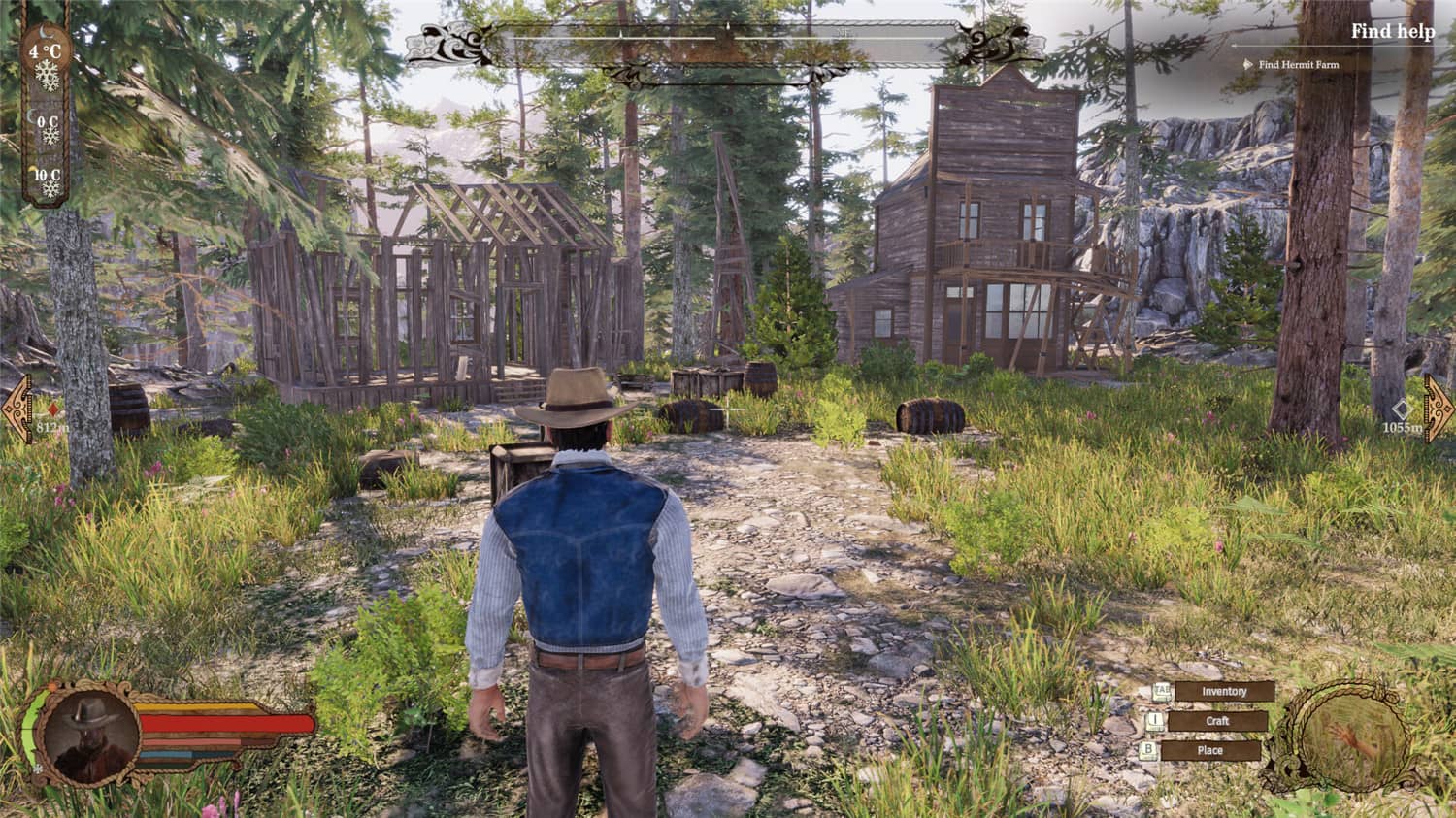Image resolution: width=1456 pixels, height=818 pixels.
Task: Click the white compass needle marker
Action: point(727,26)
